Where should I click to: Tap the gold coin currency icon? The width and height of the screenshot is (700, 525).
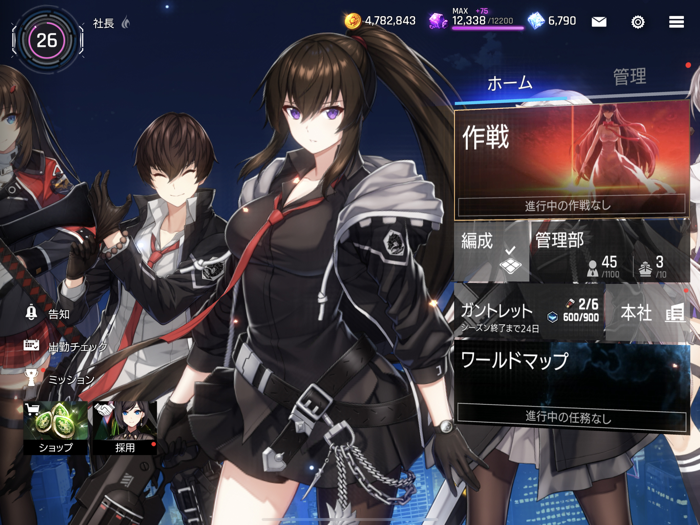(x=352, y=20)
